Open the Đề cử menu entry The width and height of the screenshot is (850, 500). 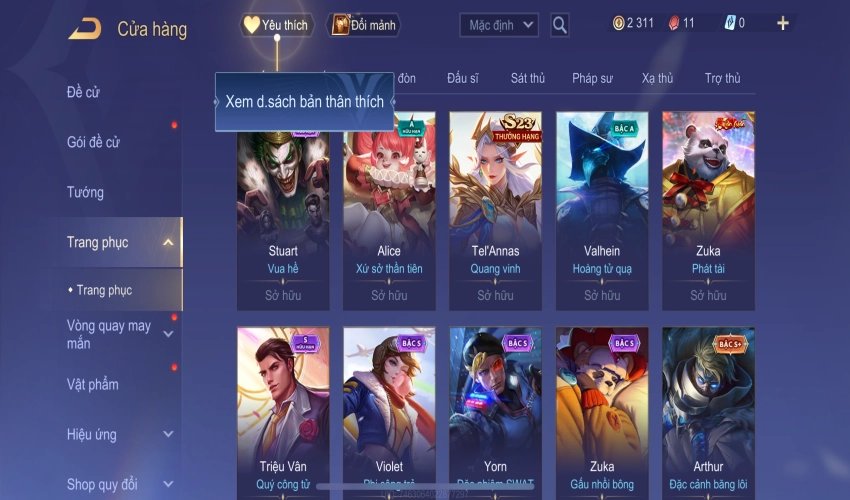[x=84, y=93]
